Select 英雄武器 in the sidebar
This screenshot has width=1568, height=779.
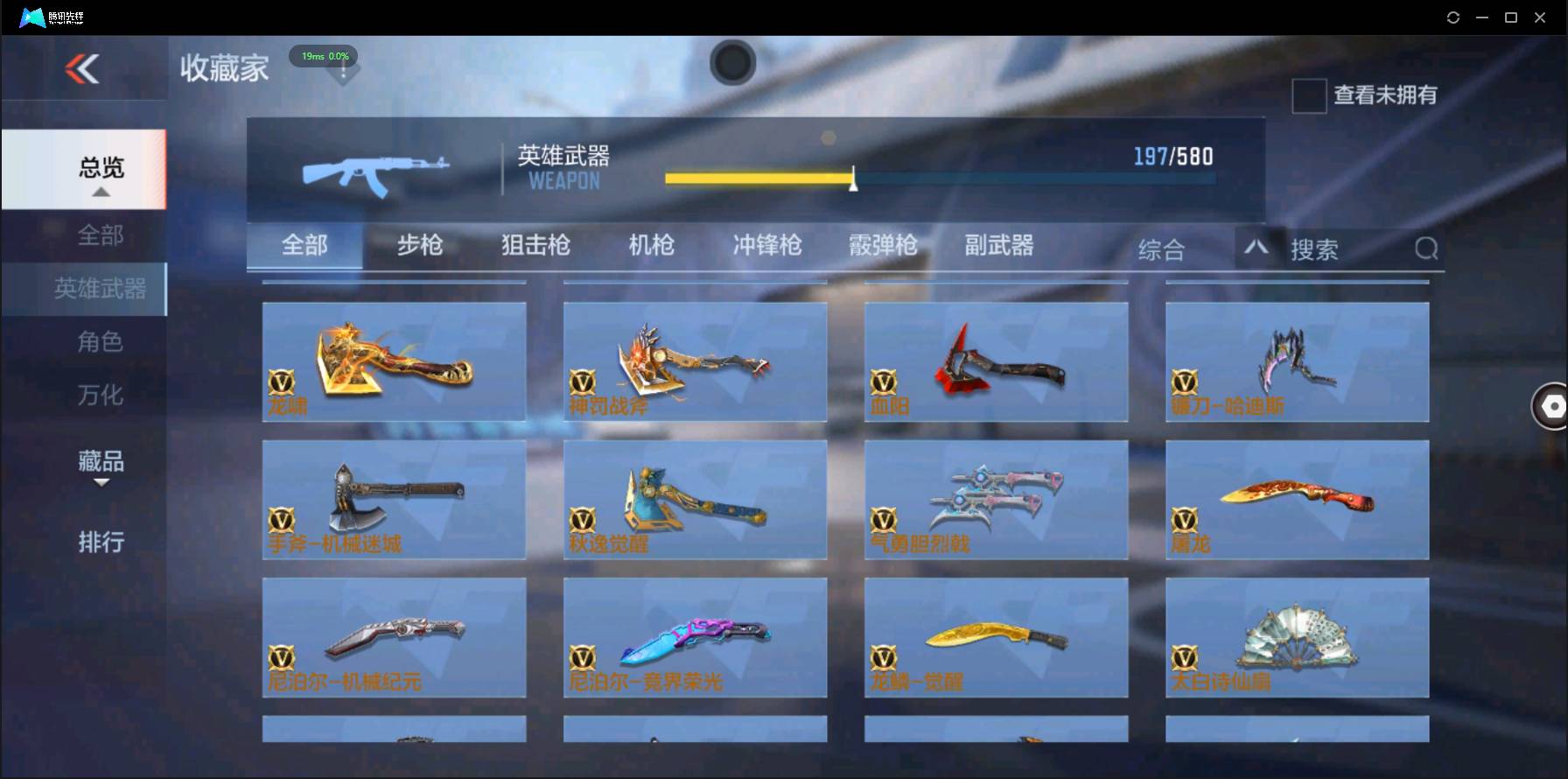click(99, 288)
